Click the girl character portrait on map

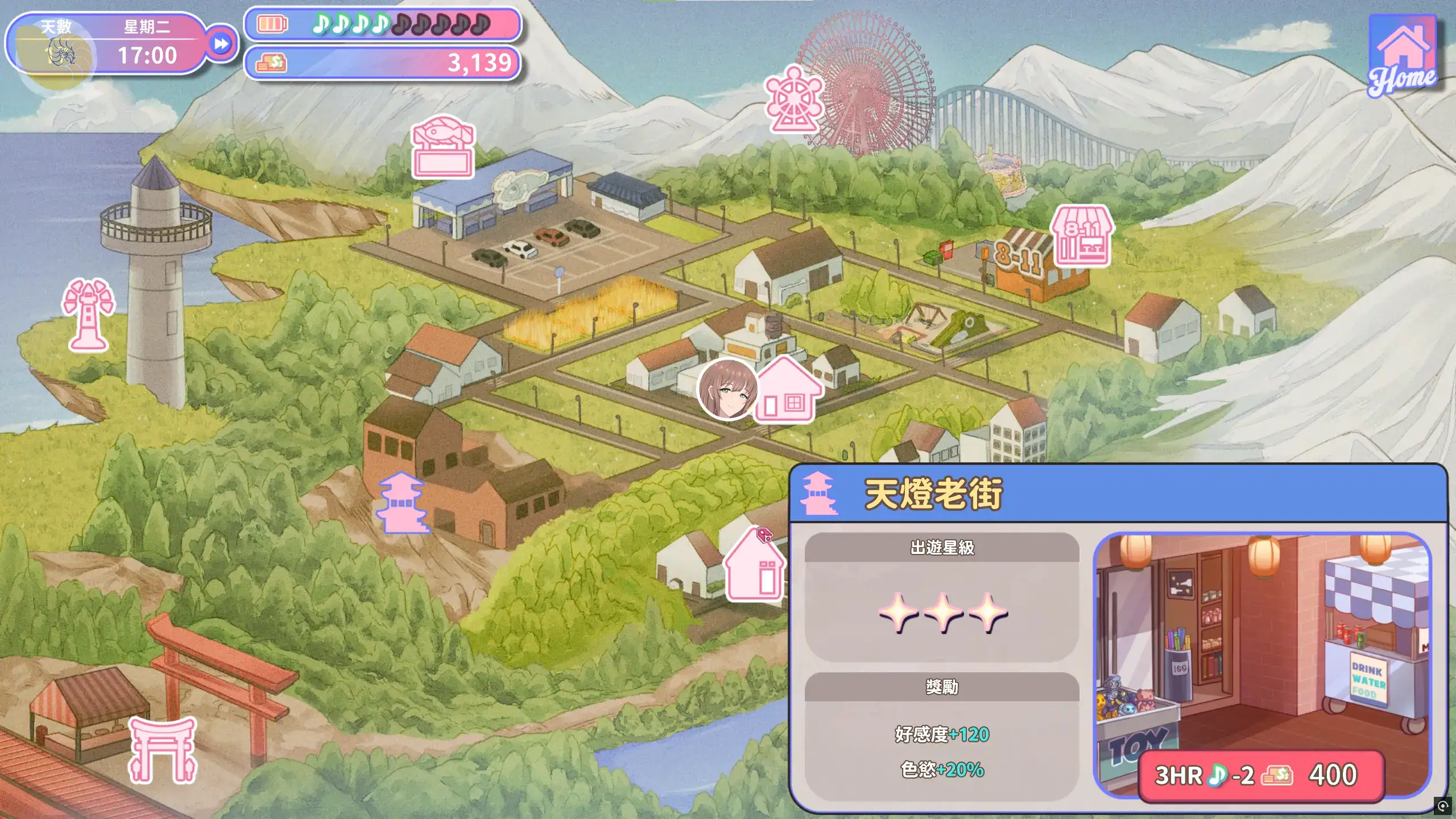click(727, 390)
